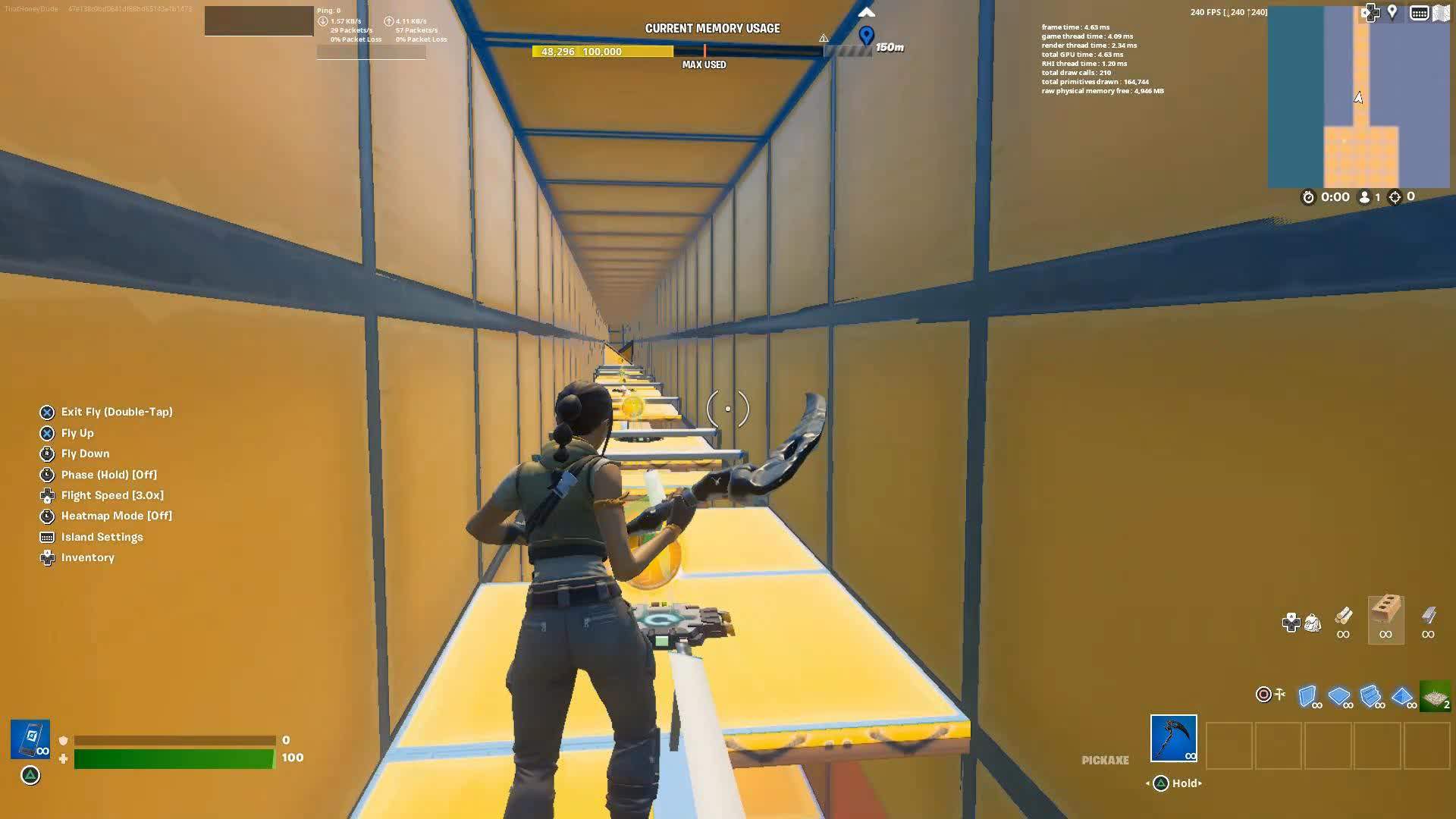Choose the pyramid roof building piece
This screenshot has width=1456, height=819.
point(1402,696)
